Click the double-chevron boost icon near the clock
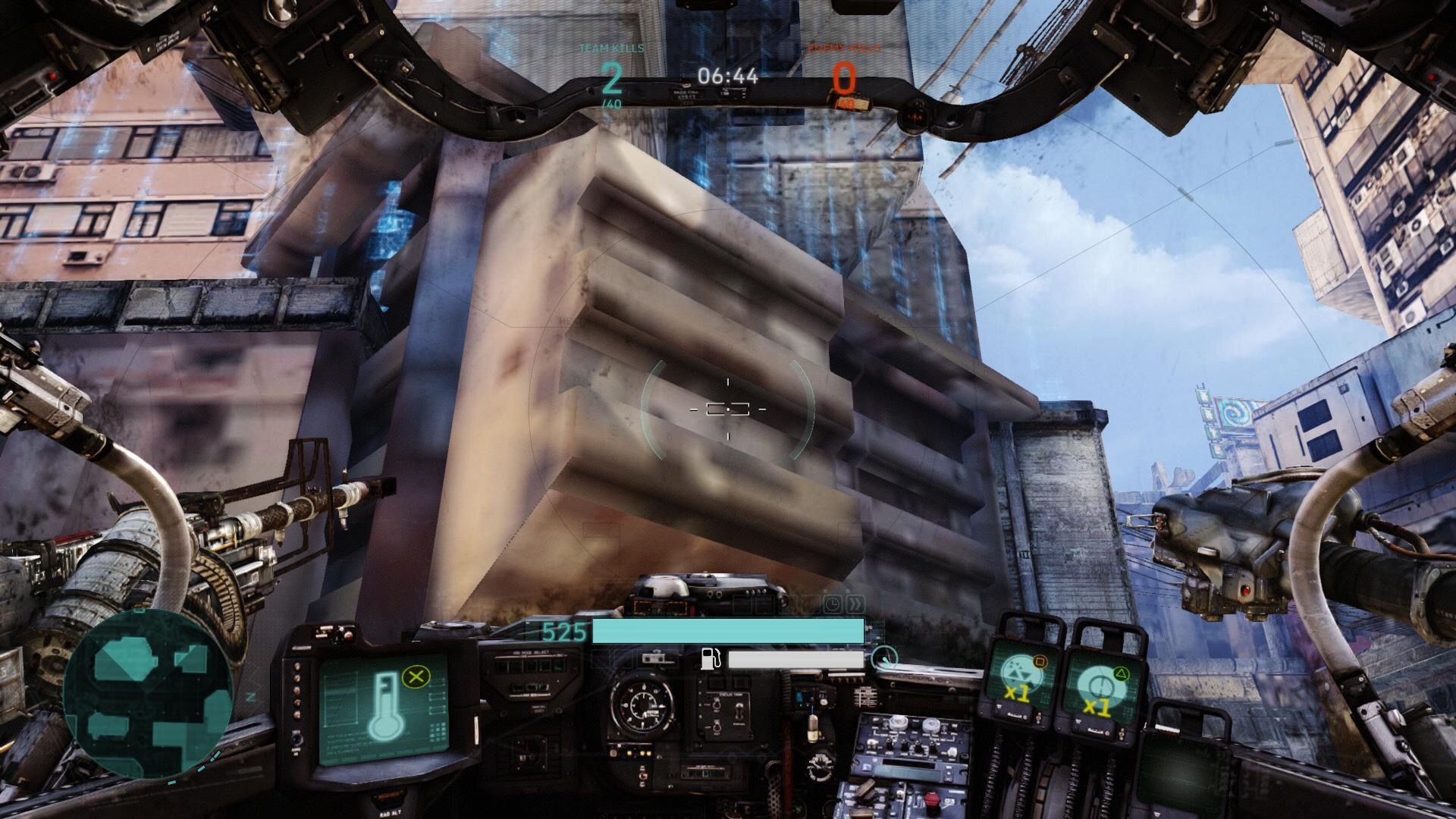 point(855,604)
